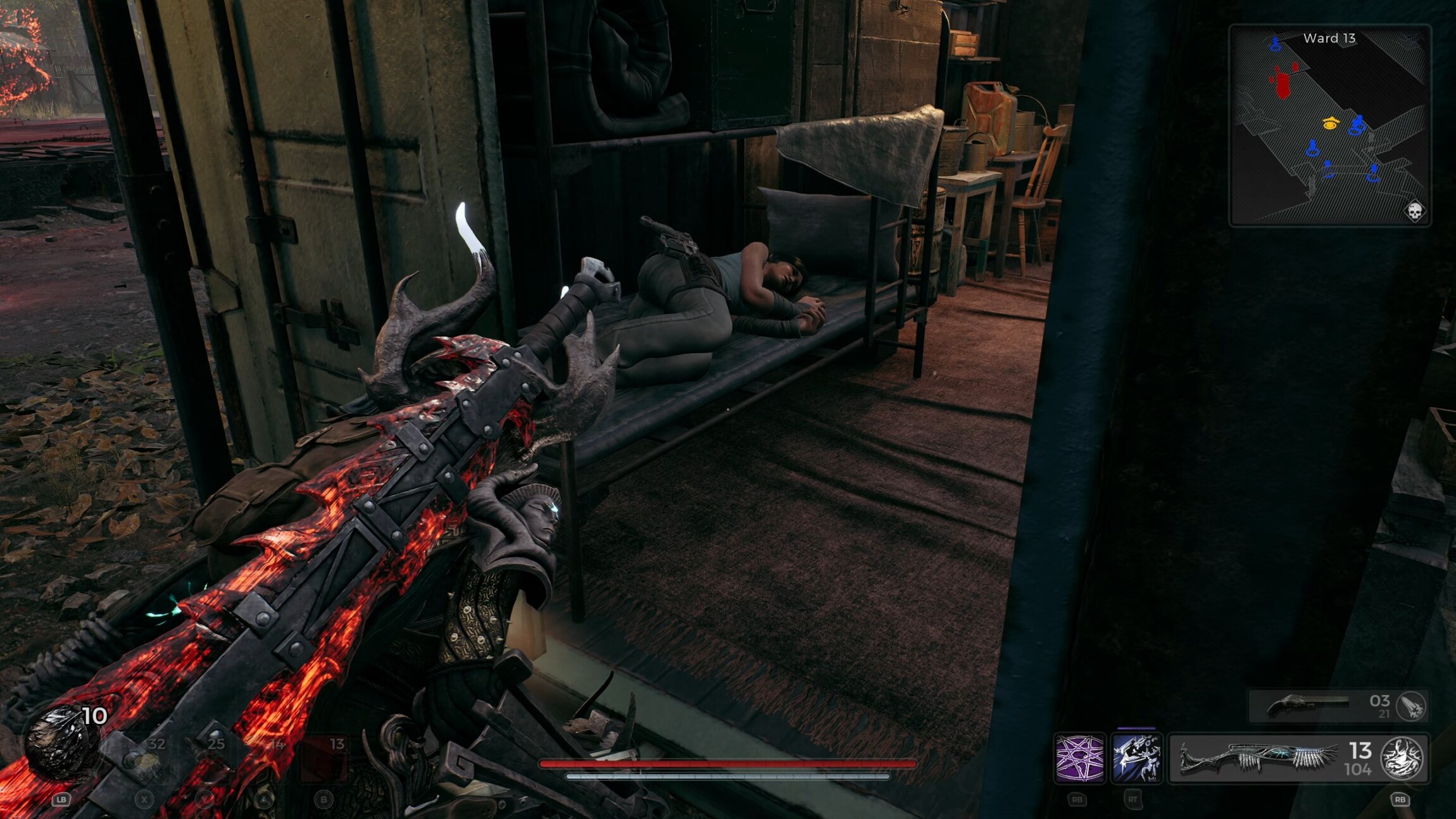Trigger the handgun's projectile mod icon
This screenshot has height=819, width=1456.
(1411, 706)
